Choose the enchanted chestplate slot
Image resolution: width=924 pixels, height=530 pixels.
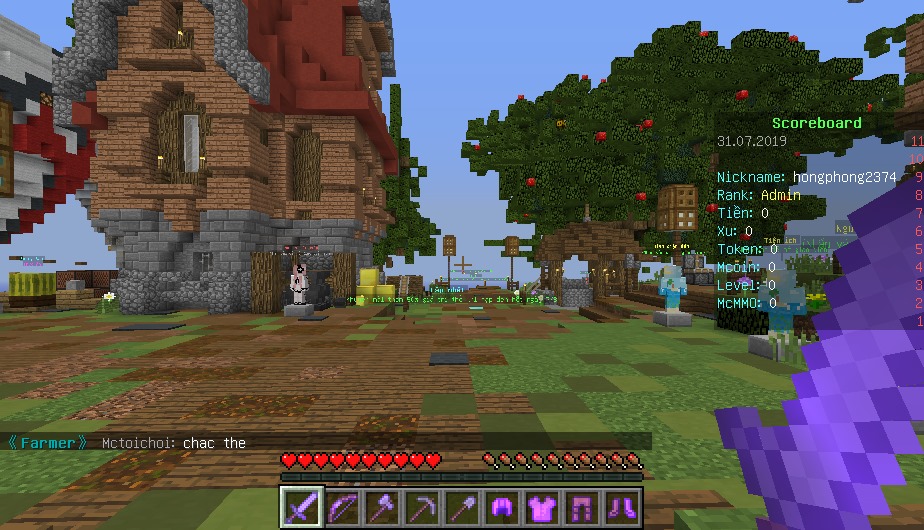(x=542, y=507)
